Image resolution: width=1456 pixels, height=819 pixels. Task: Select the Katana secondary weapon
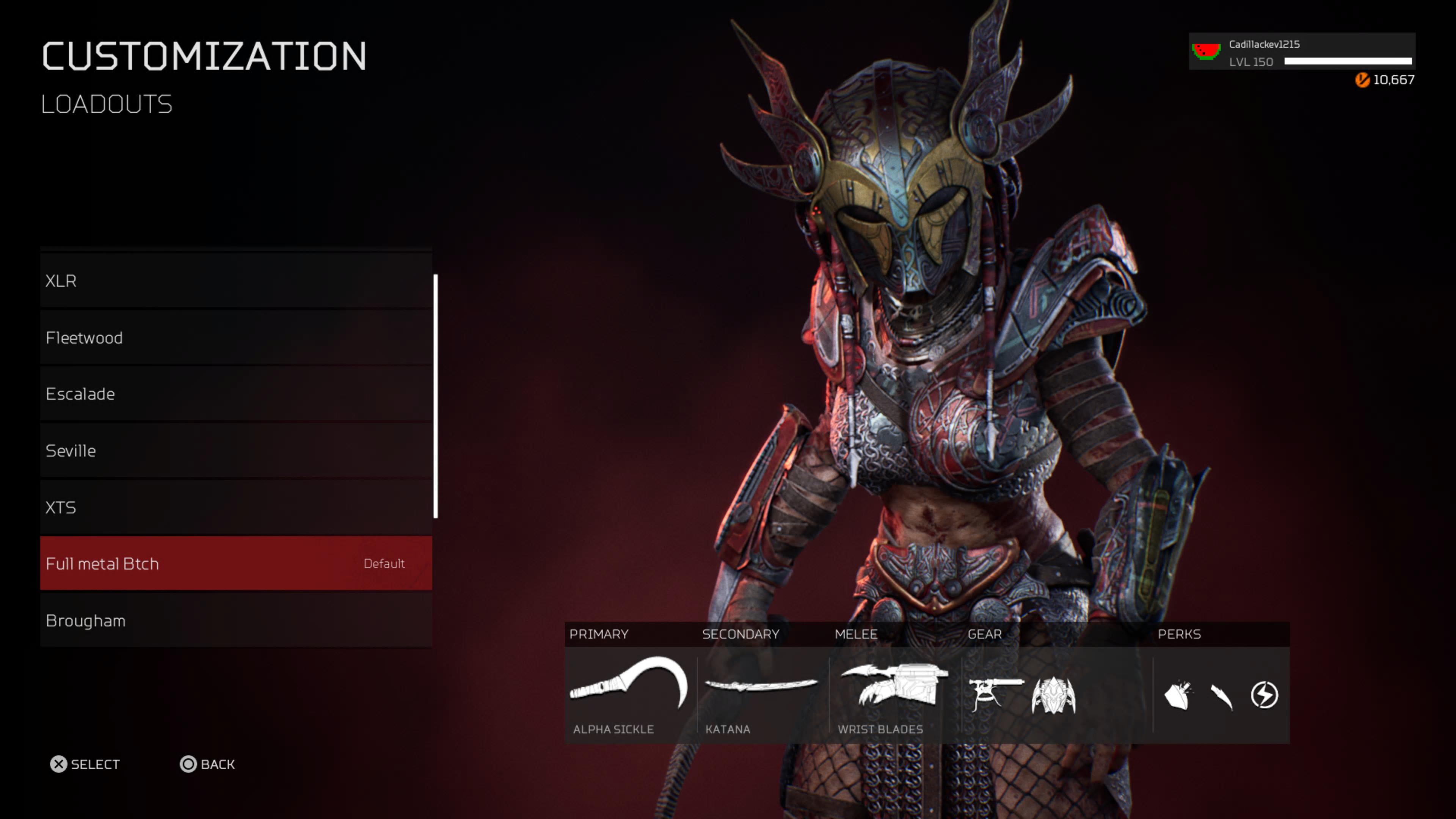click(761, 686)
